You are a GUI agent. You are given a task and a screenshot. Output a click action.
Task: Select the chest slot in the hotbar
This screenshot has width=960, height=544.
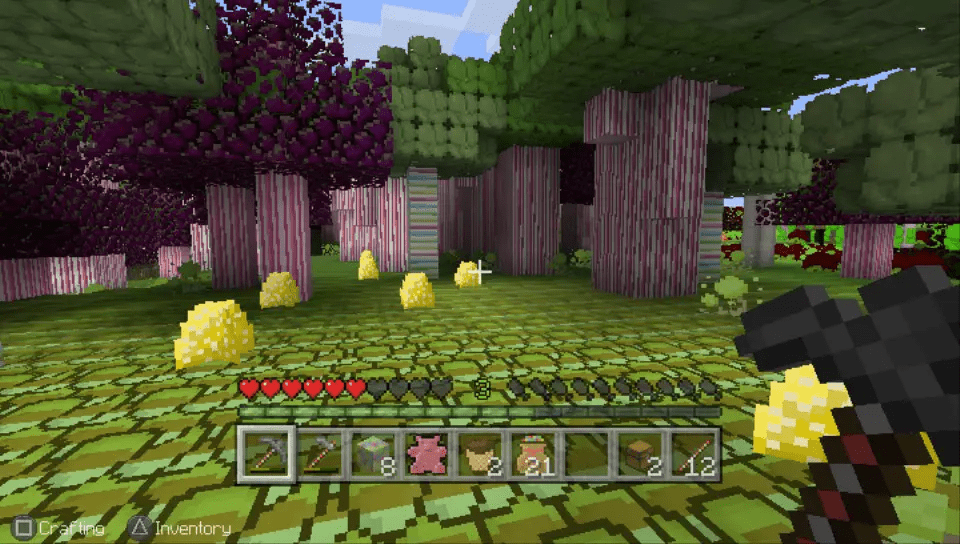[642, 453]
